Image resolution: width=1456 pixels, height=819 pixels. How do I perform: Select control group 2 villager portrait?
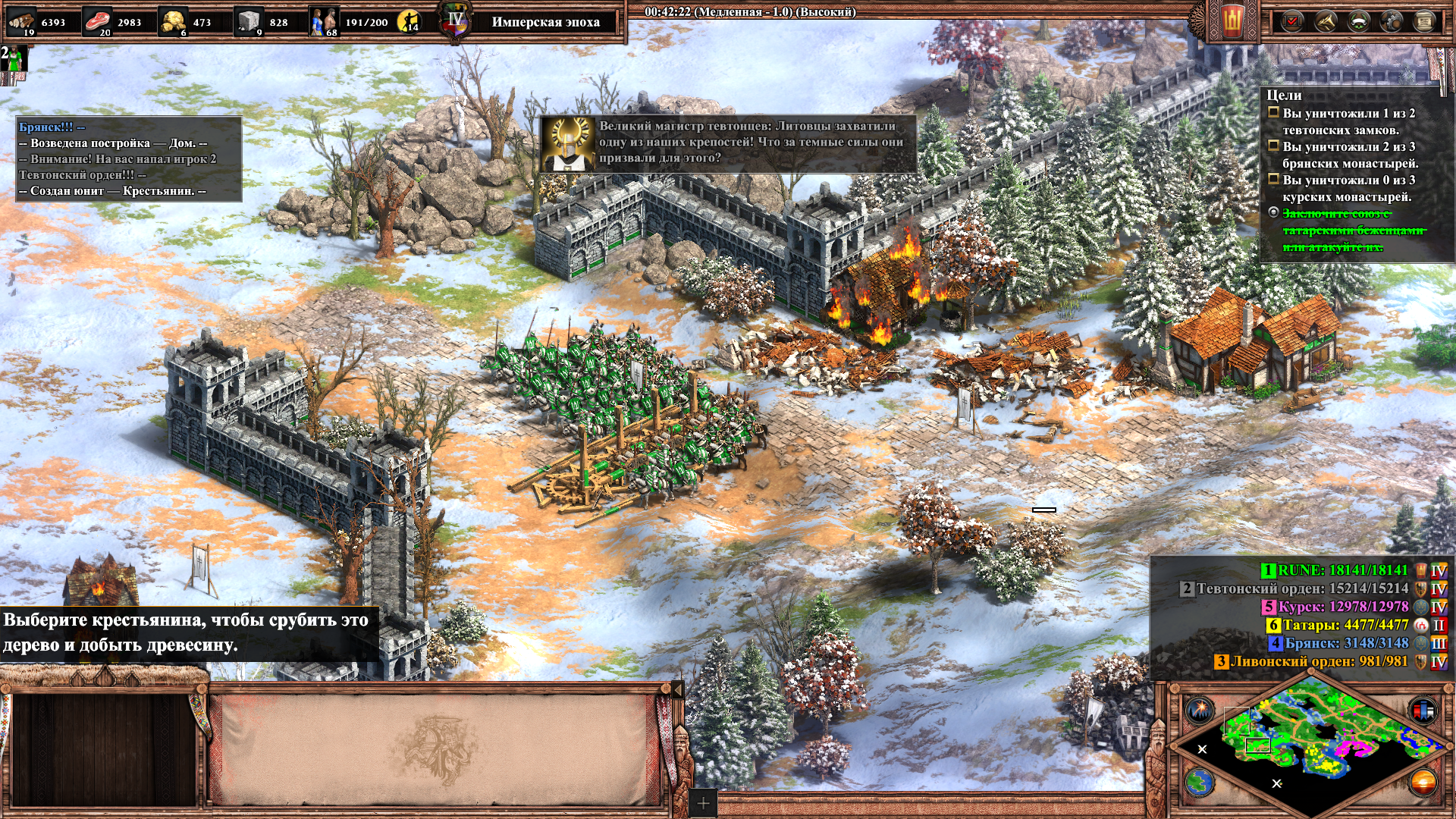[14, 59]
